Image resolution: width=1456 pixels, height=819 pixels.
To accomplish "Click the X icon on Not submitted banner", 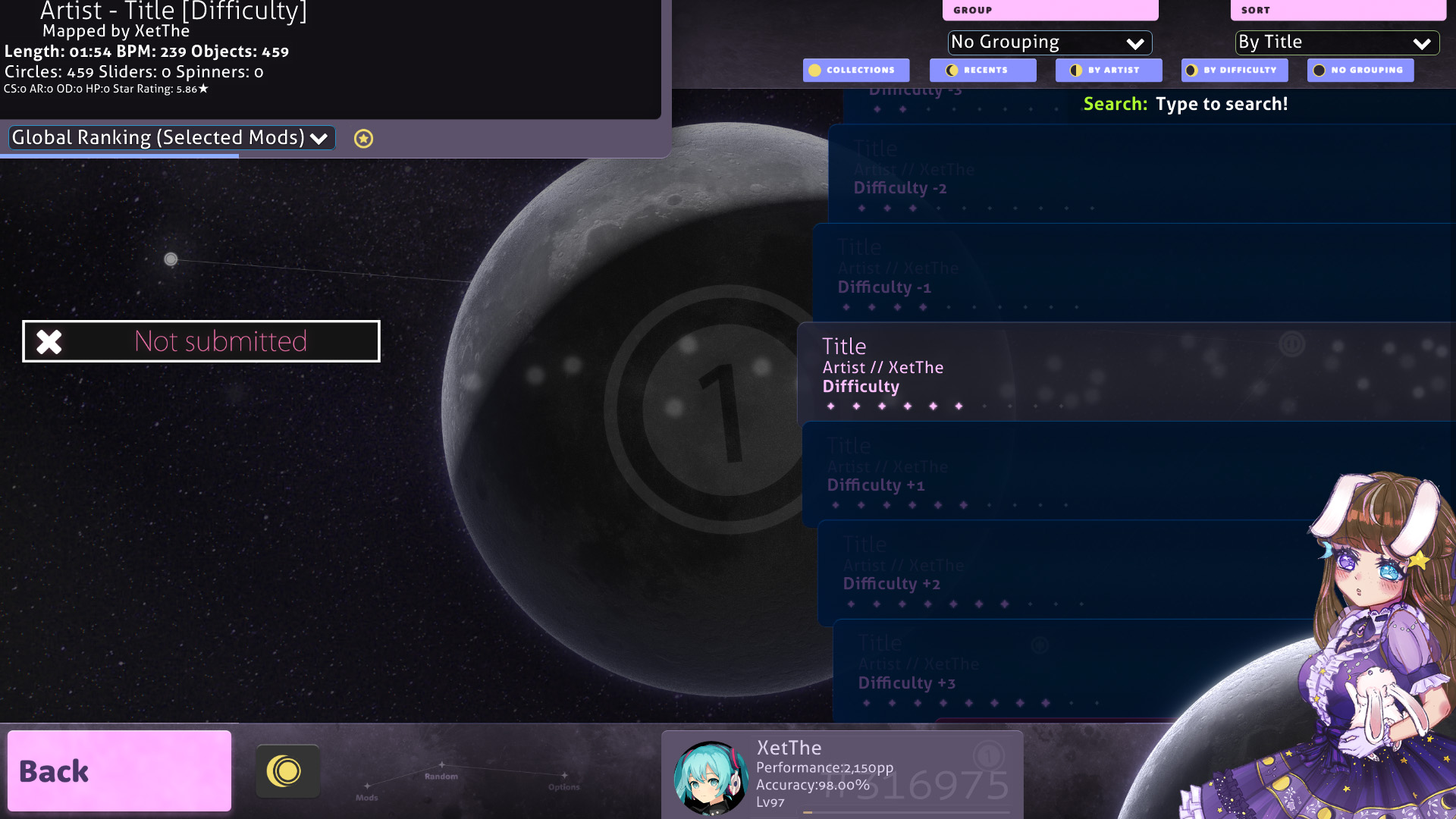I will point(49,341).
